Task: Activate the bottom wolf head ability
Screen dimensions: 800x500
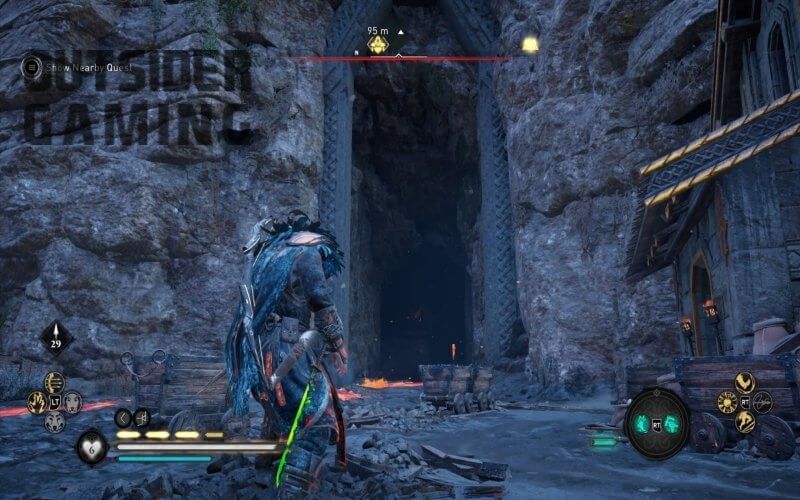Action: coord(55,421)
